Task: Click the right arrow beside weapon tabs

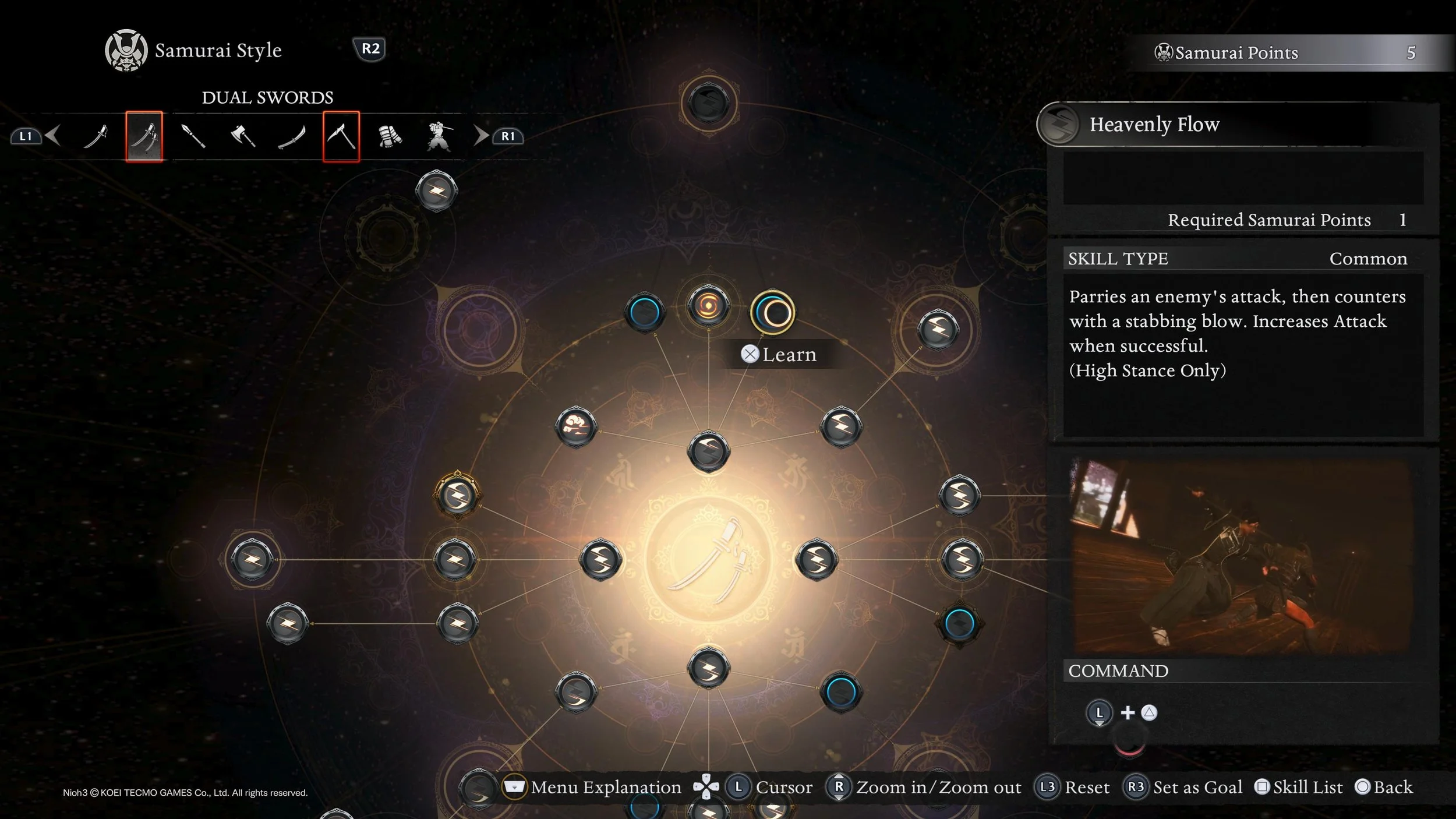Action: 481,136
